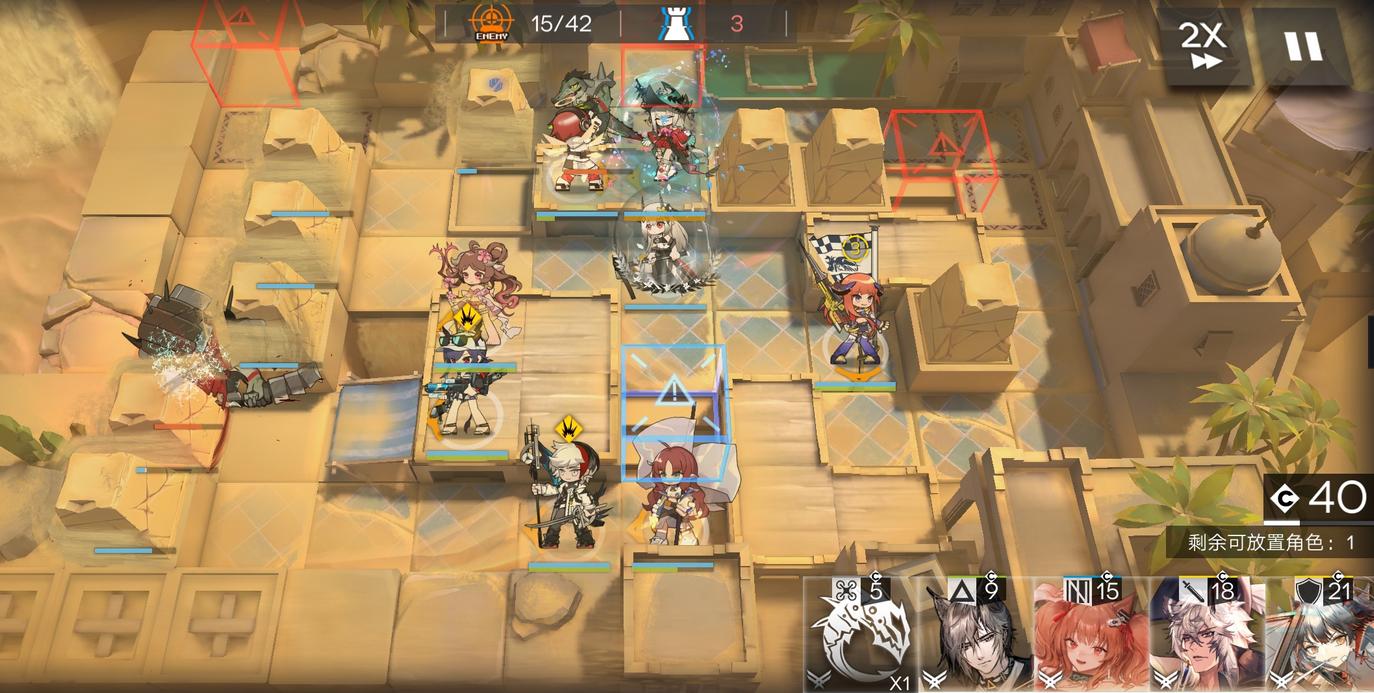Image resolution: width=1374 pixels, height=693 pixels.
Task: Select the cost 5 summon token card
Action: 860,636
